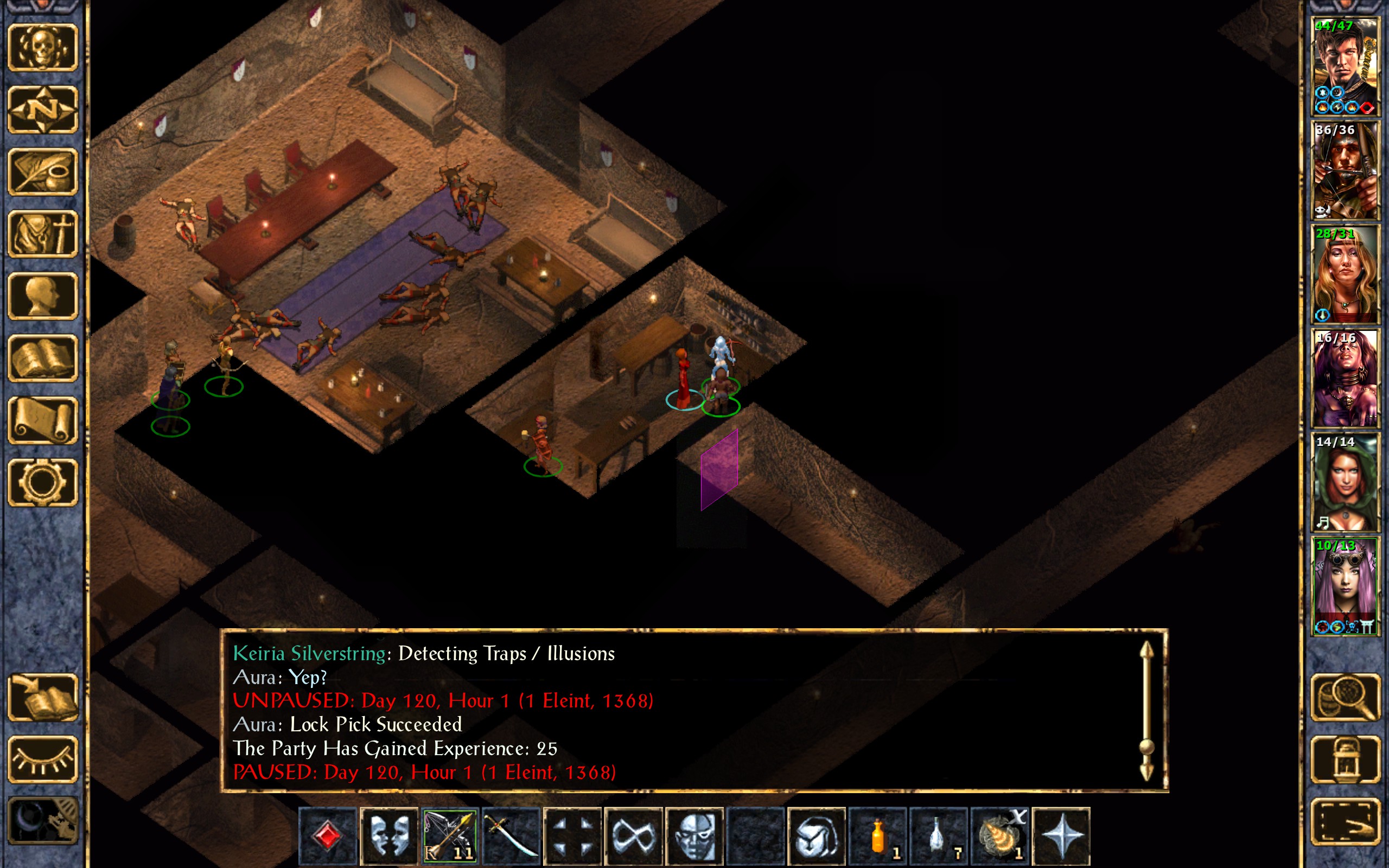
Task: Click the skull button in the sidebar
Action: 43,47
